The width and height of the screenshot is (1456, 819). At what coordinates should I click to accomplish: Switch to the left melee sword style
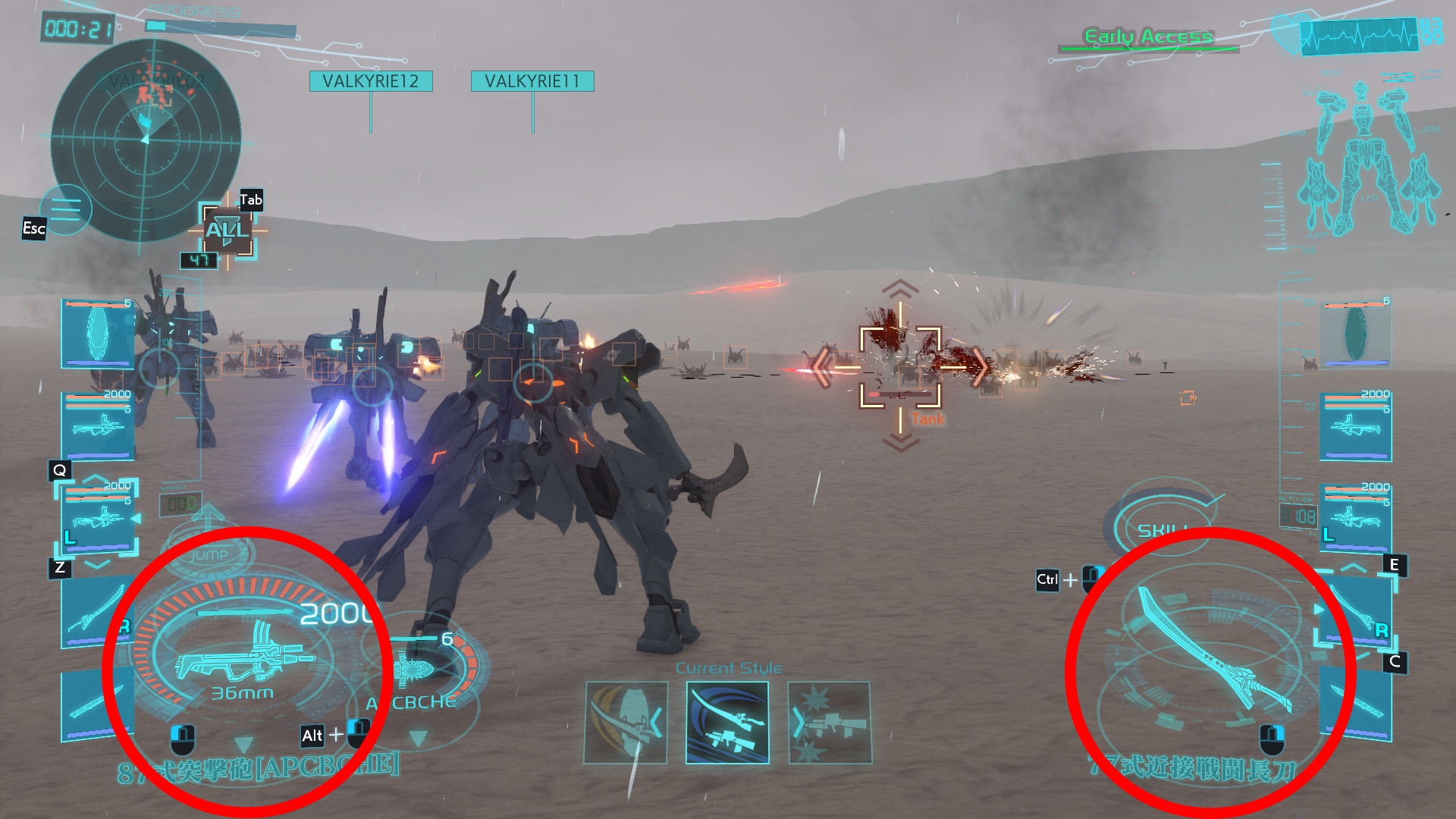tap(626, 723)
